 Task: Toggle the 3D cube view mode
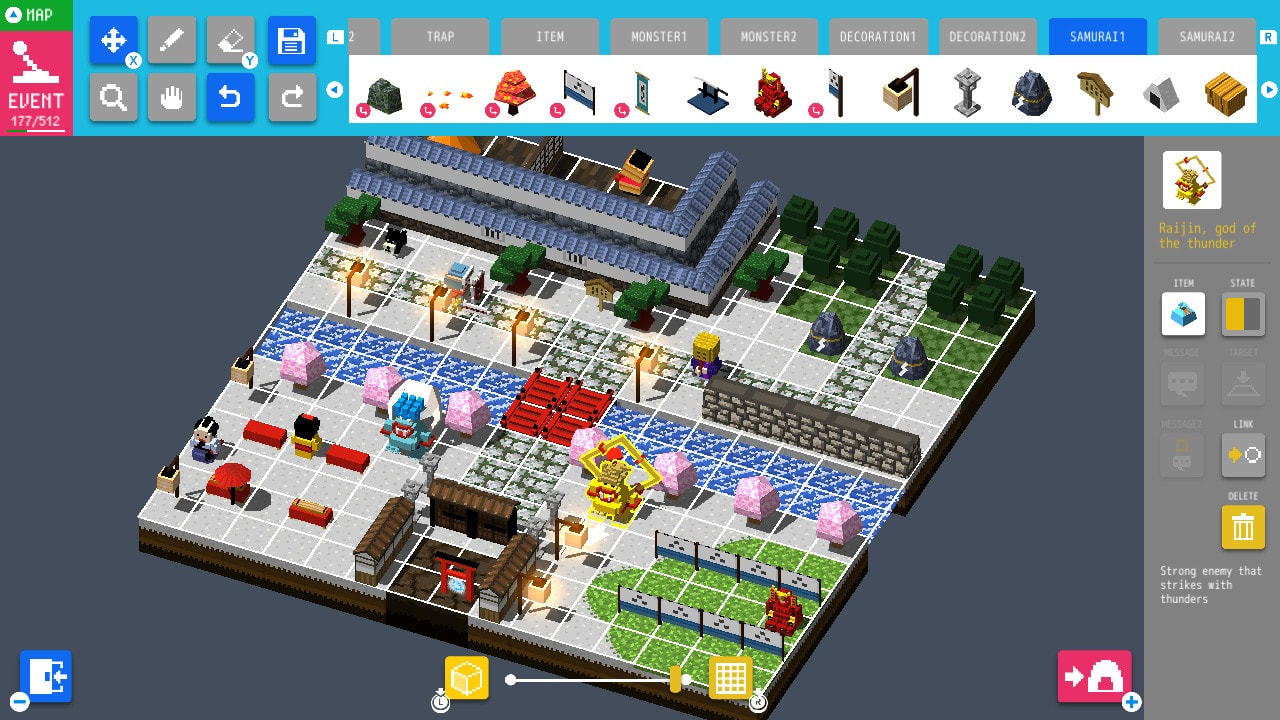coord(466,677)
